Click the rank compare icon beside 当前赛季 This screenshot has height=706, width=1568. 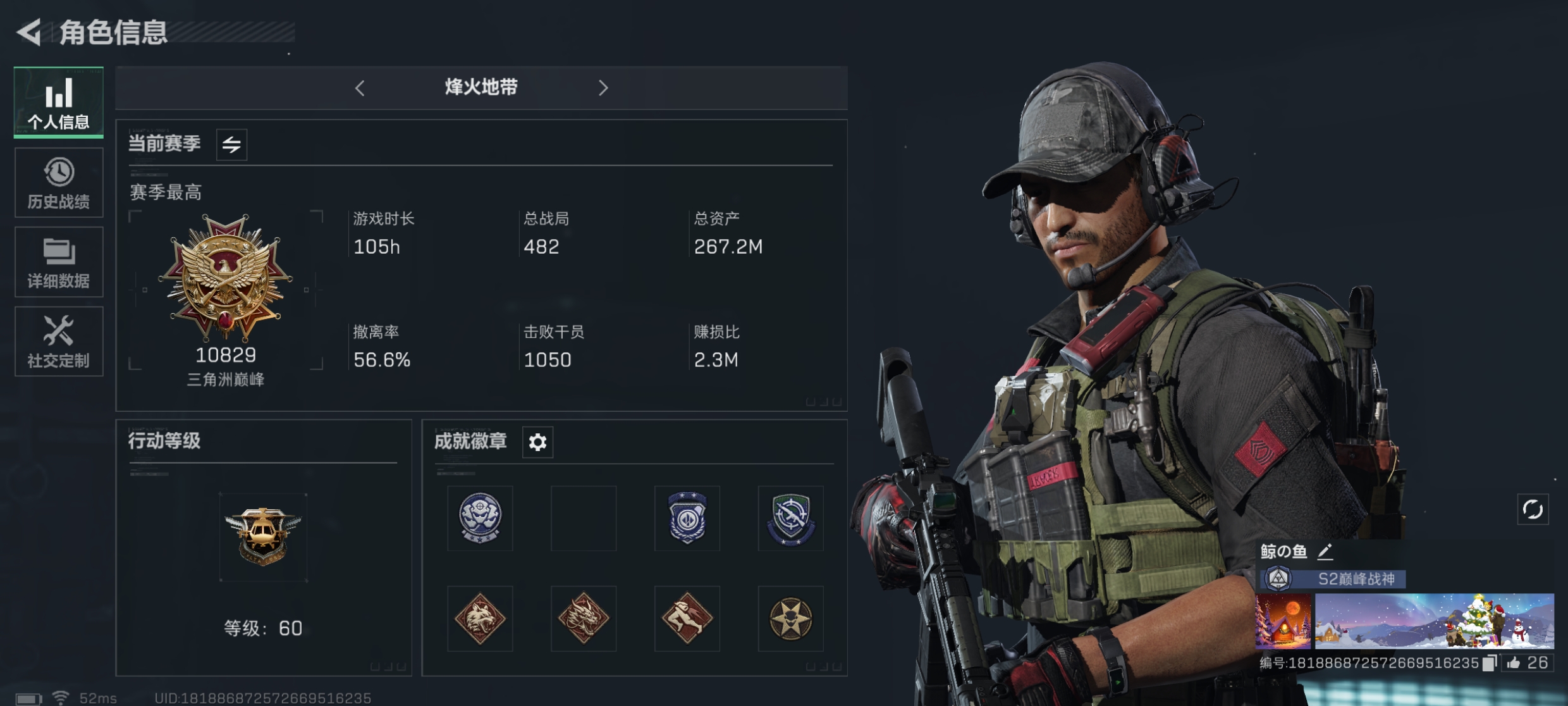[231, 144]
